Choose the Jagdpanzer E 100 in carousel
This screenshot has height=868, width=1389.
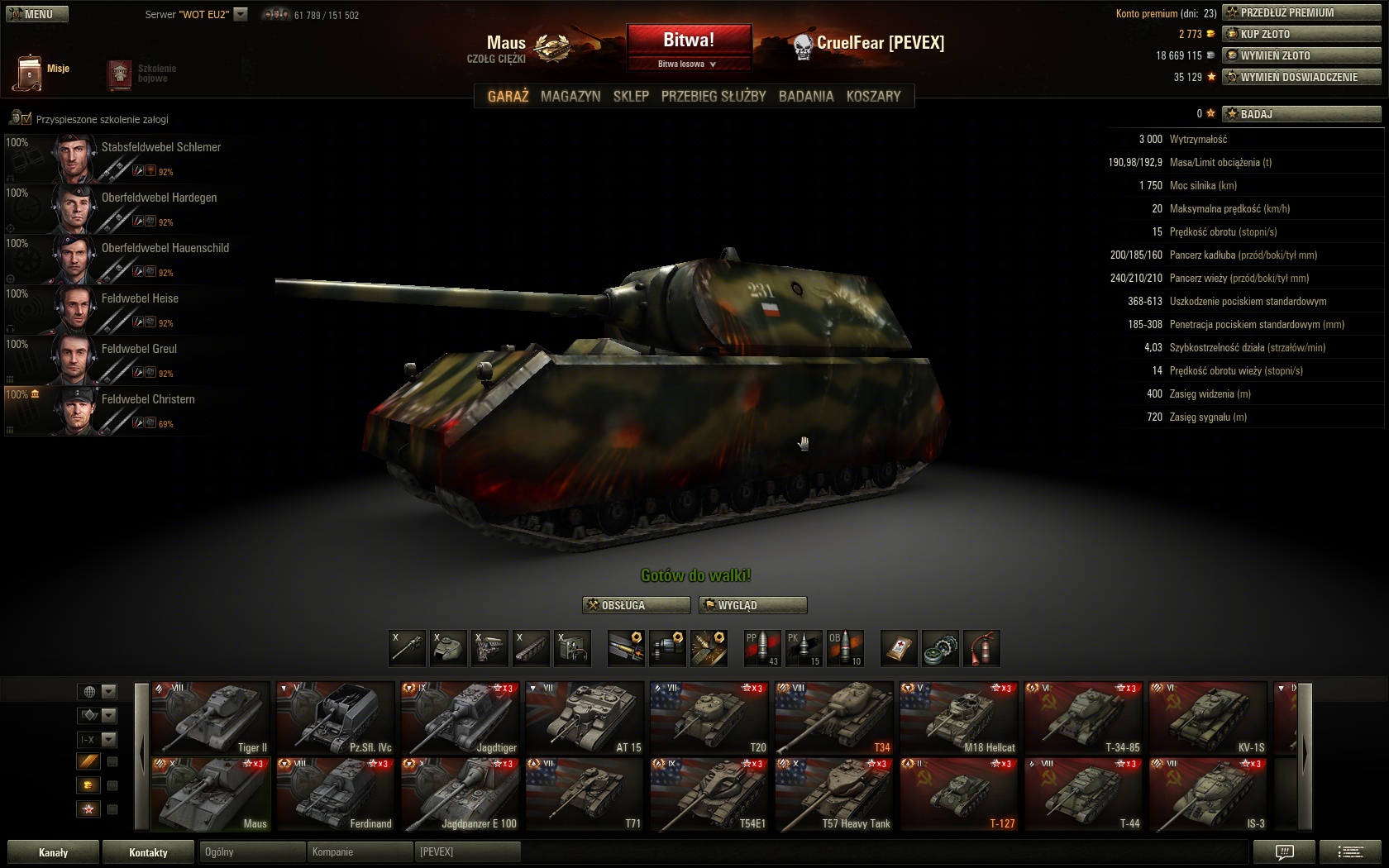461,794
